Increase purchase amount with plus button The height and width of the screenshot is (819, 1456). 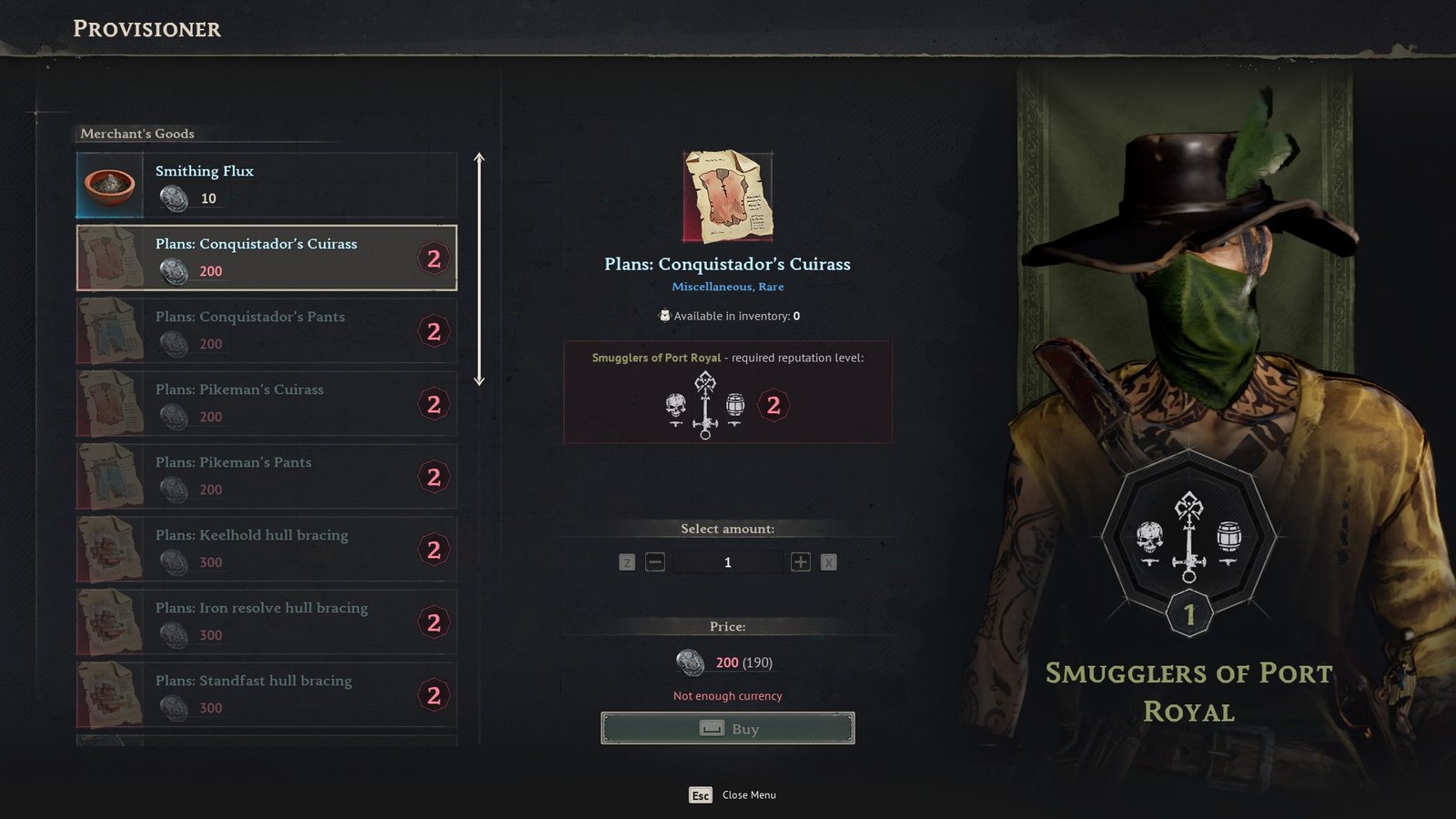tap(801, 562)
